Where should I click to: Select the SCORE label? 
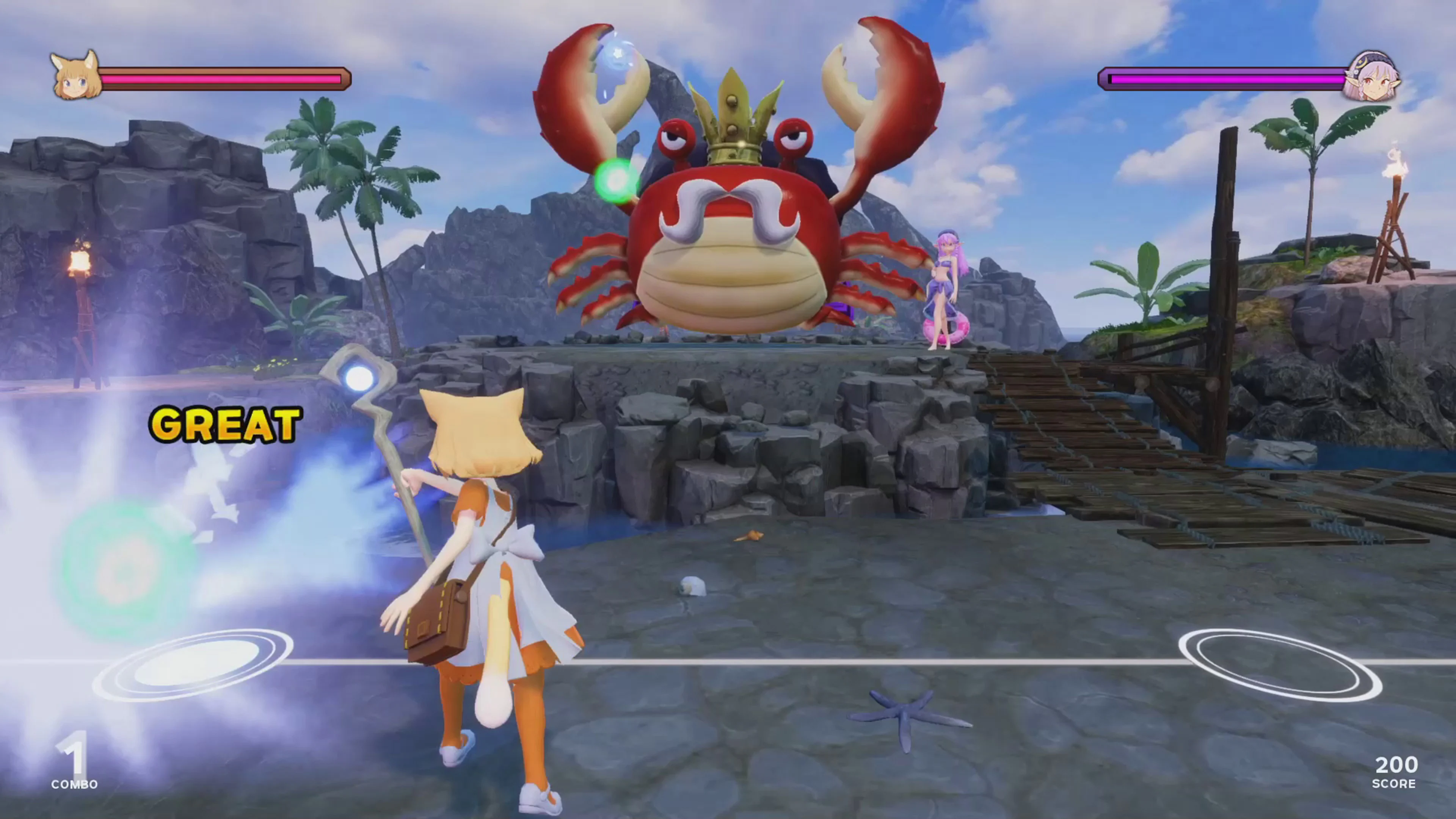1393,784
